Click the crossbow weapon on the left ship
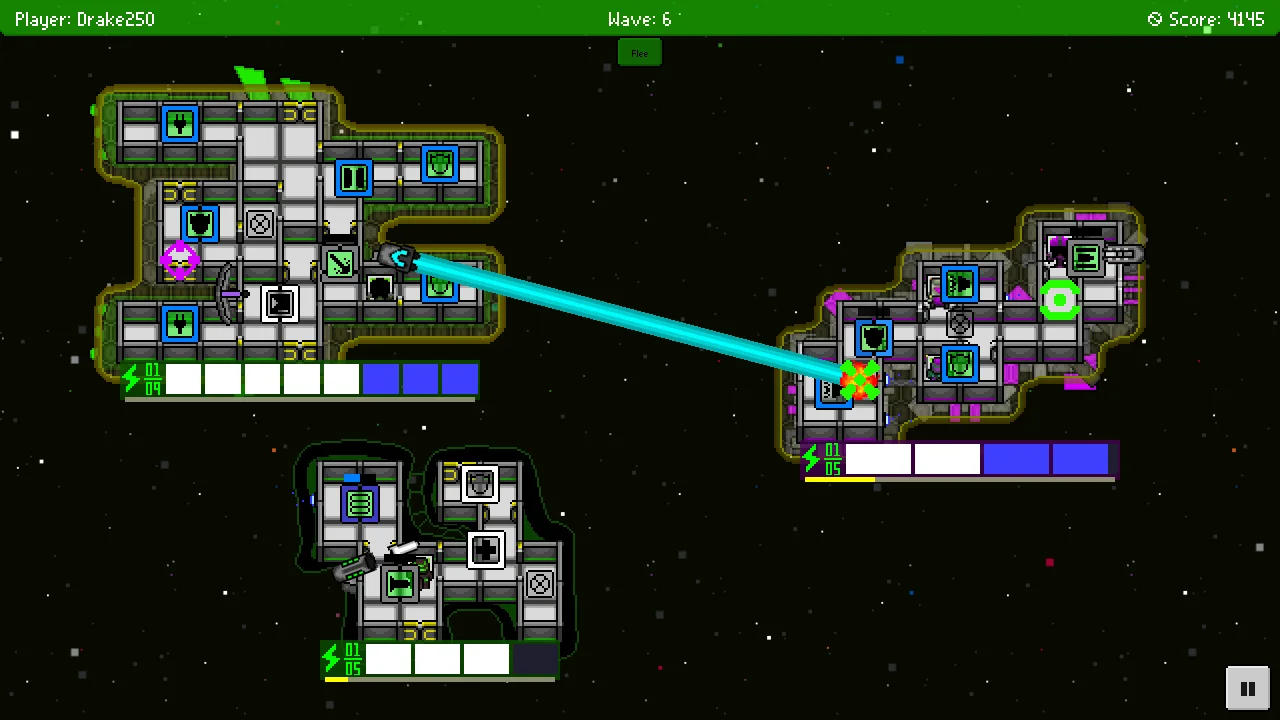Image resolution: width=1280 pixels, height=720 pixels. [x=230, y=294]
